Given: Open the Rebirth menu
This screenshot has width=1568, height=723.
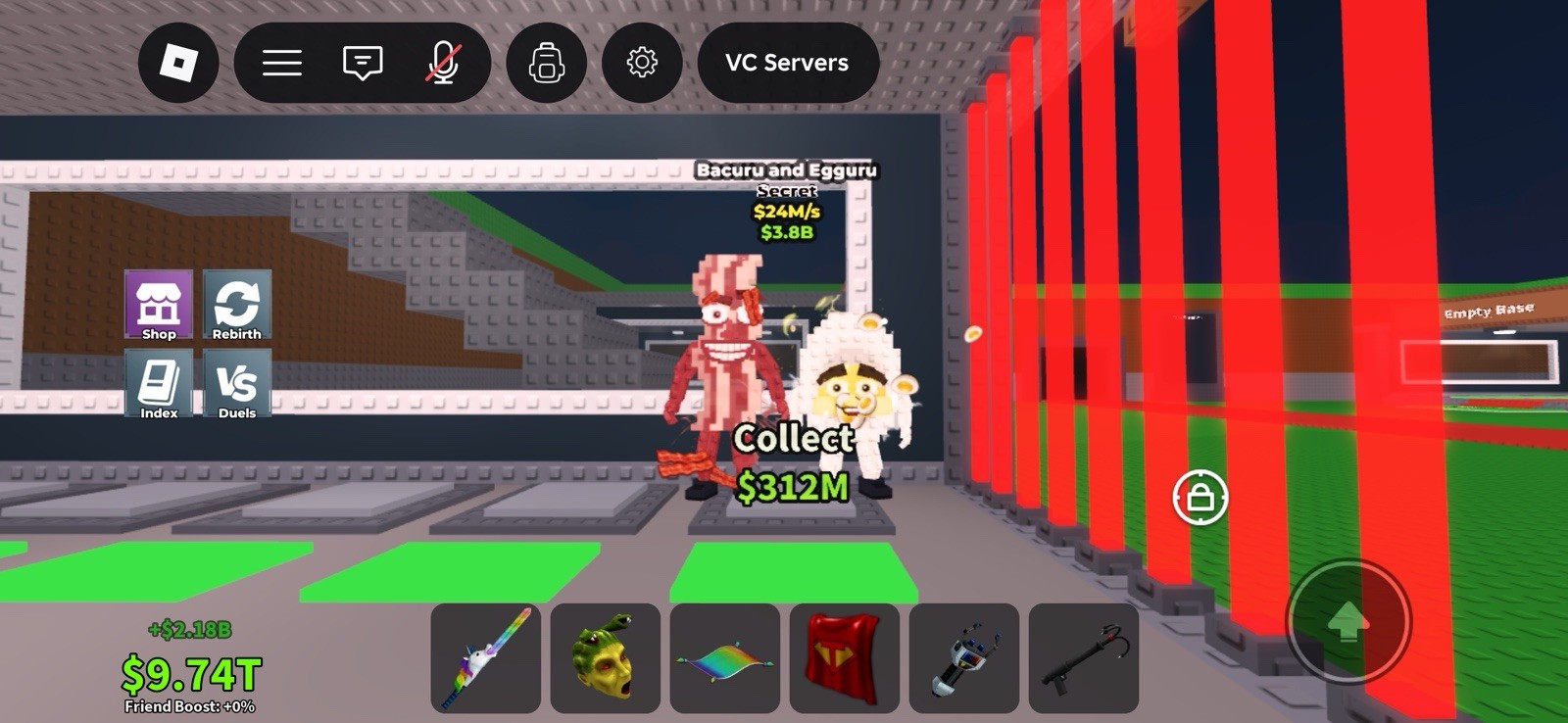Looking at the screenshot, I should tap(235, 306).
